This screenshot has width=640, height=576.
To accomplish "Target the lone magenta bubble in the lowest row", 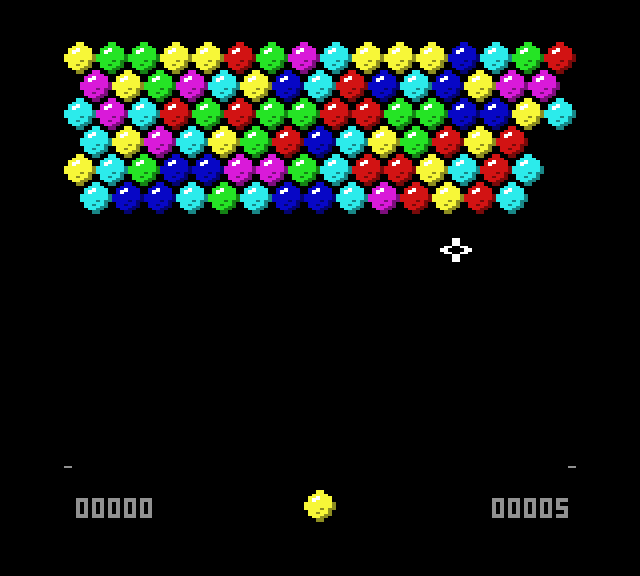I will 383,197.
